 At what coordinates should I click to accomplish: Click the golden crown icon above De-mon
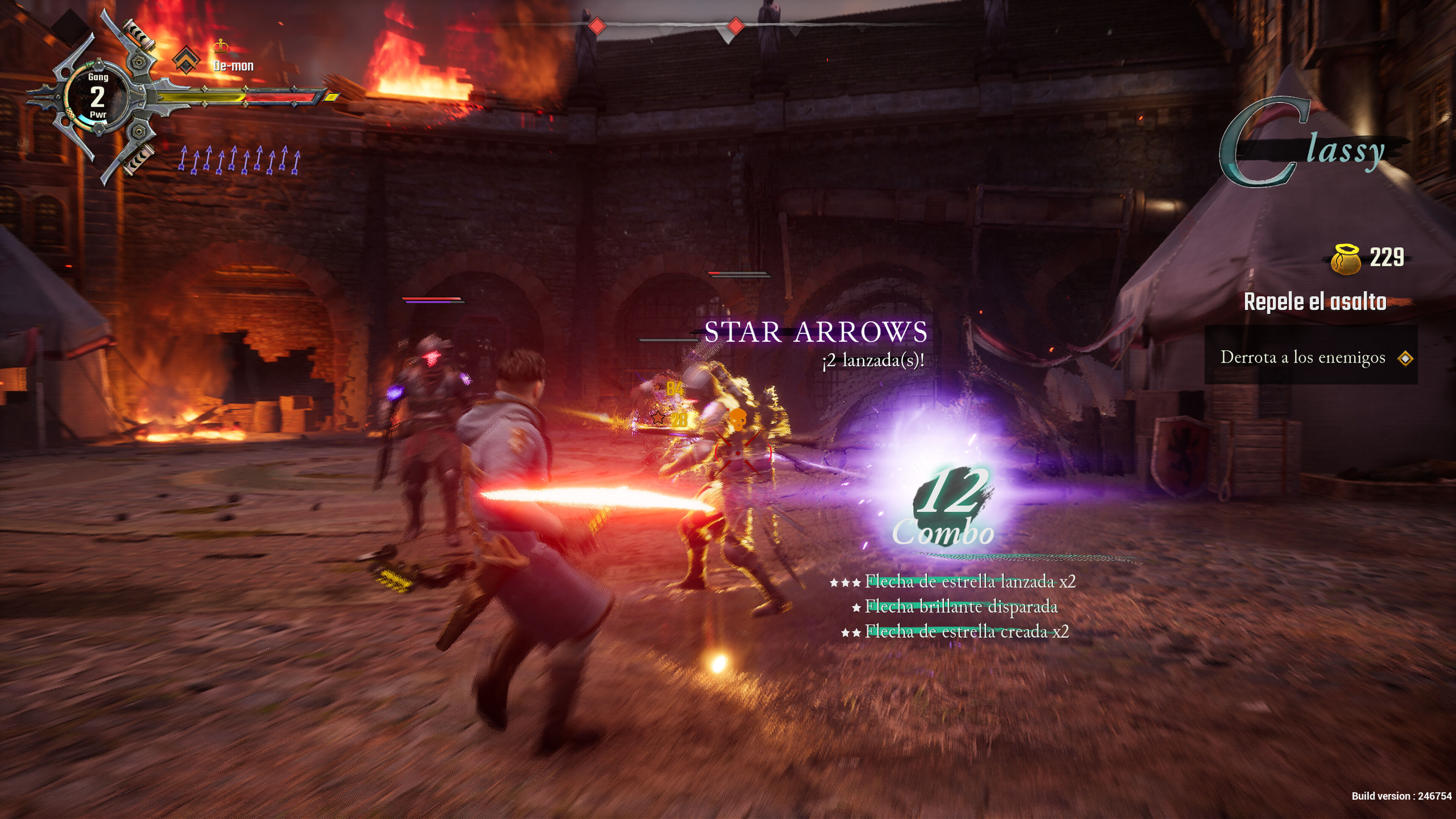point(221,46)
